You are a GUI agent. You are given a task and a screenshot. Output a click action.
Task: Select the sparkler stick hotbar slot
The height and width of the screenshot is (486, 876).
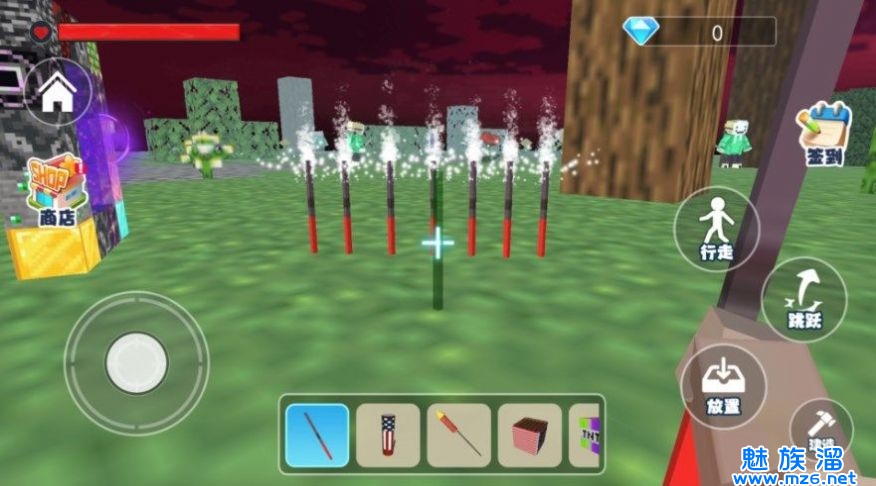pos(317,435)
